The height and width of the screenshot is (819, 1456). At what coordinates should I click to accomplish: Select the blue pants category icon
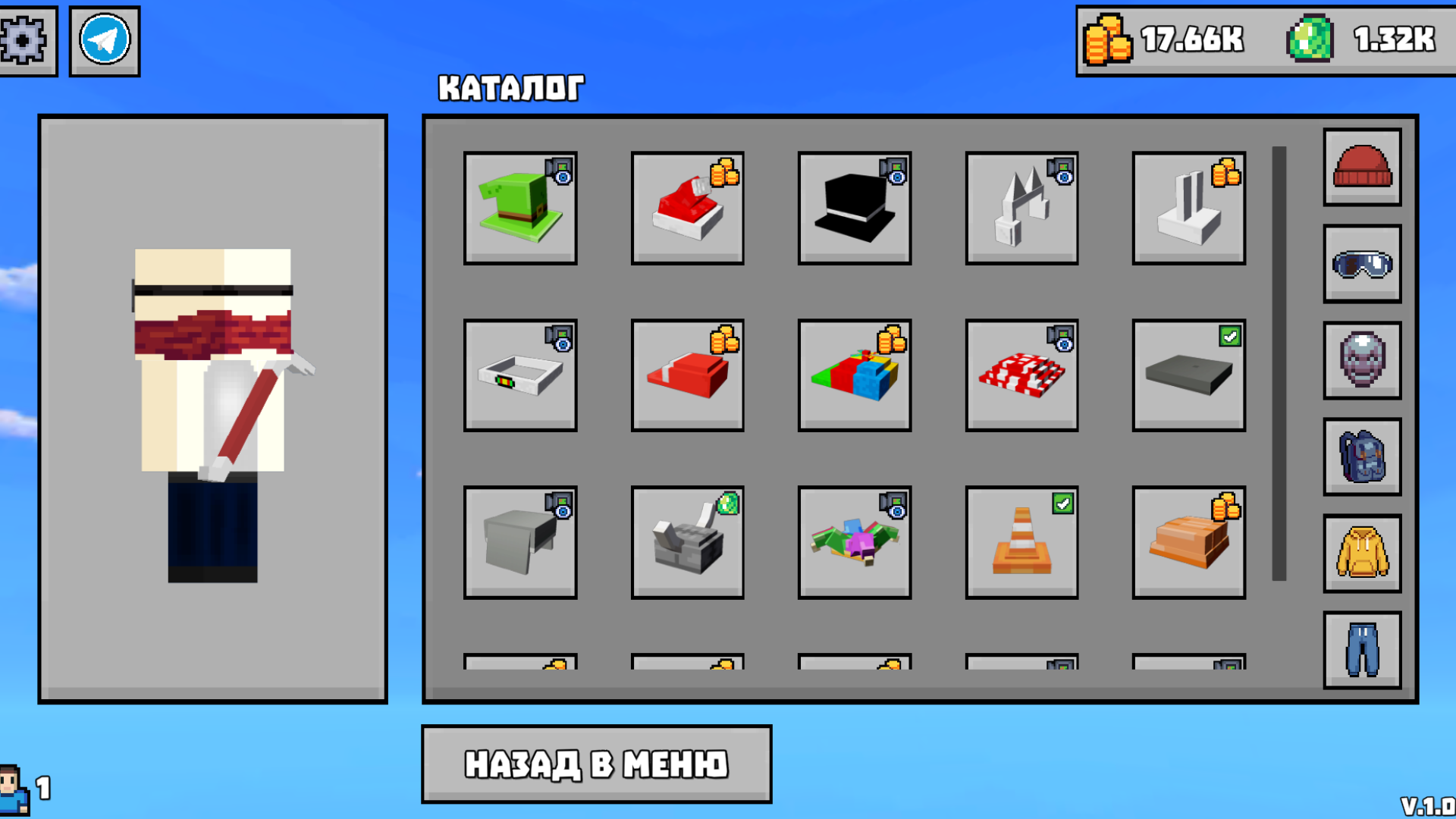tap(1361, 649)
